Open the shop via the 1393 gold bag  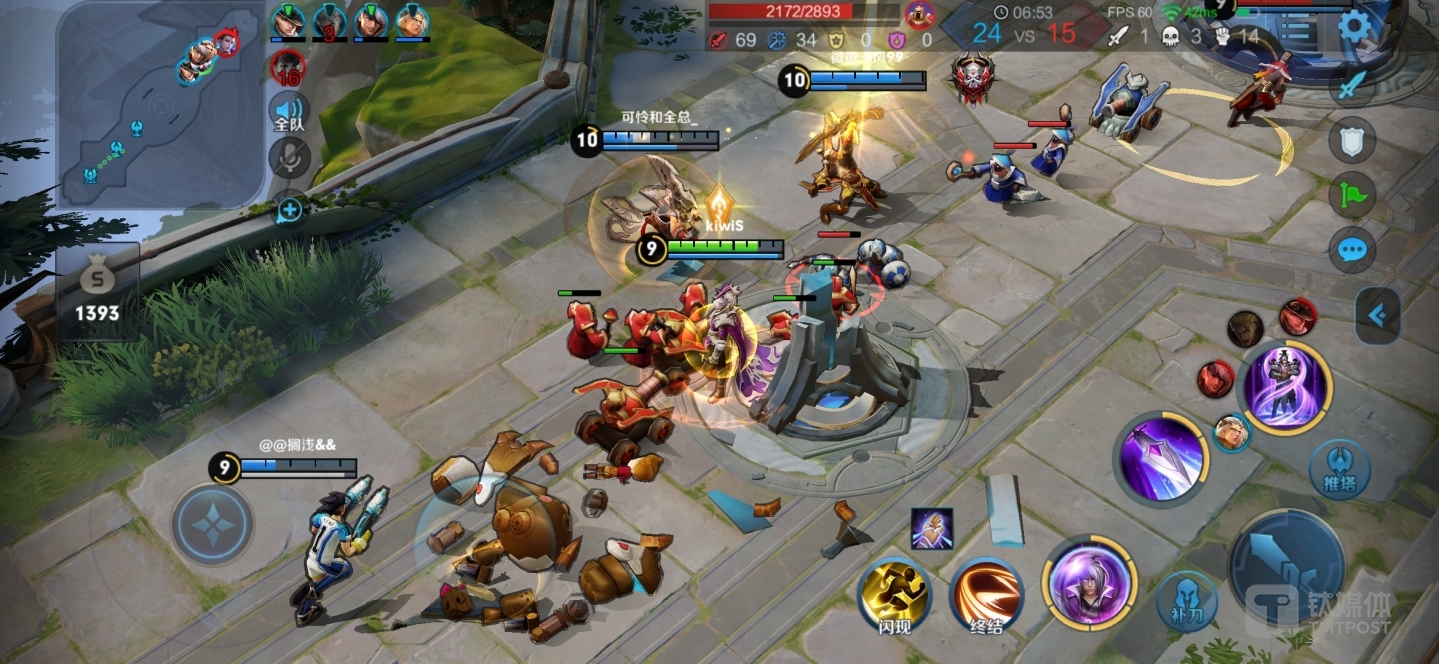[97, 291]
